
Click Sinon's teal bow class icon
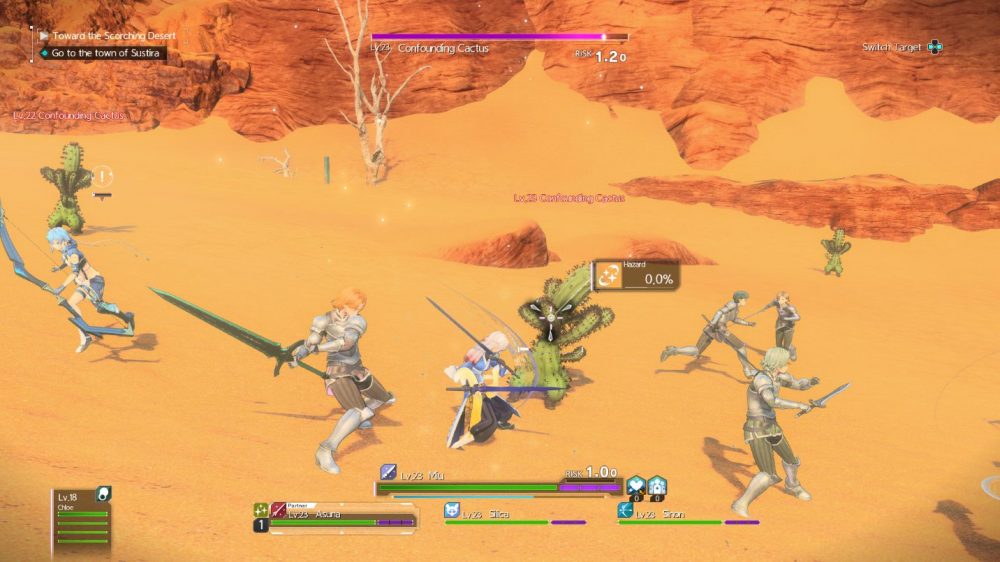click(x=625, y=510)
